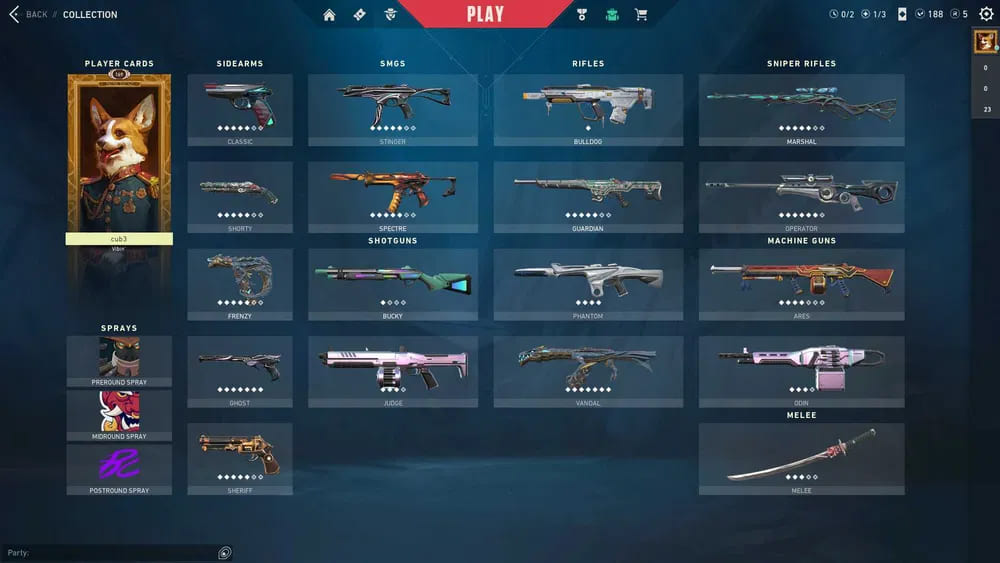Pick the Vandal rifle tile

click(x=588, y=370)
